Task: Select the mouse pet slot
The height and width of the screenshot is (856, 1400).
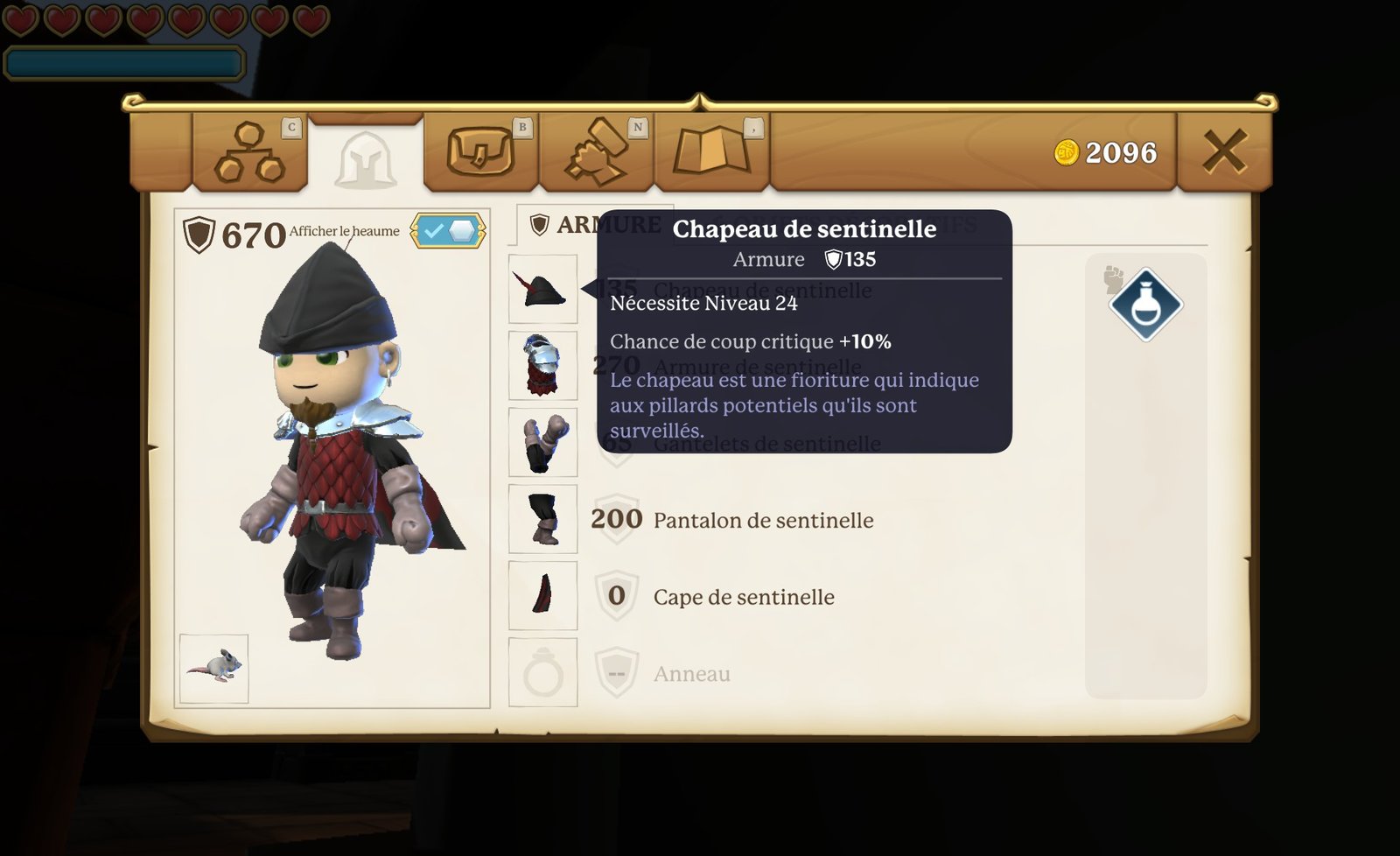Action: point(213,669)
